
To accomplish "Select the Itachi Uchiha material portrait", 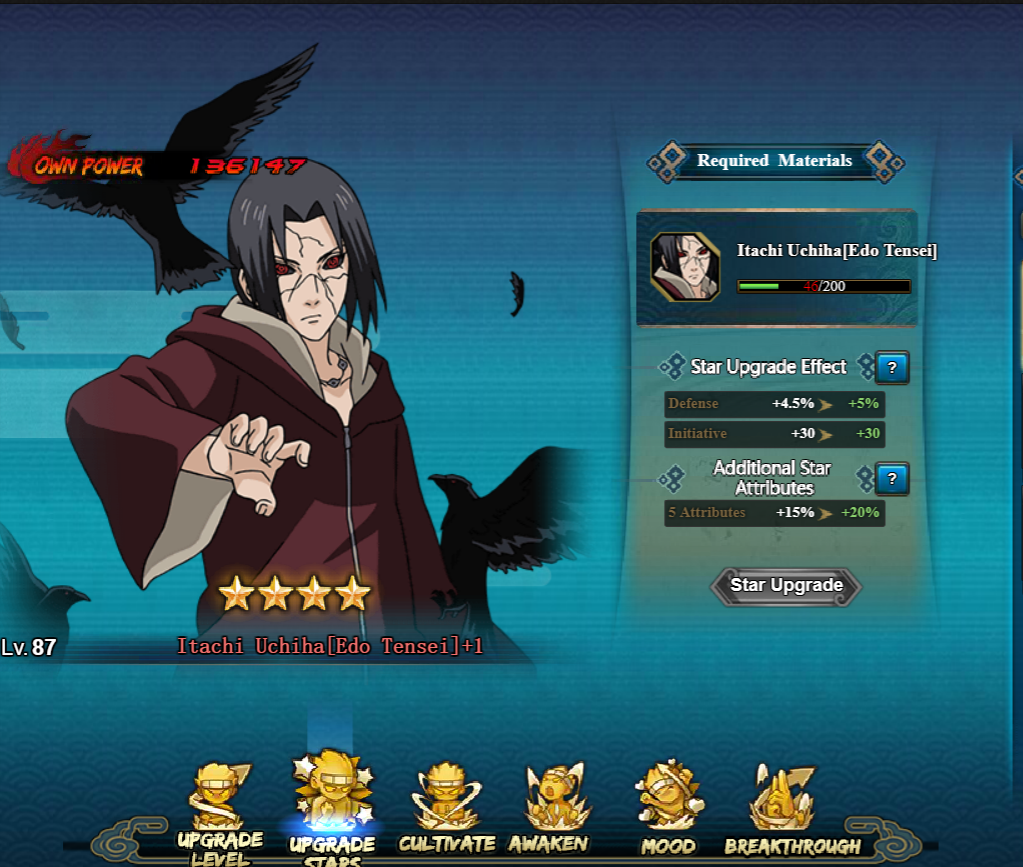I will coord(685,266).
